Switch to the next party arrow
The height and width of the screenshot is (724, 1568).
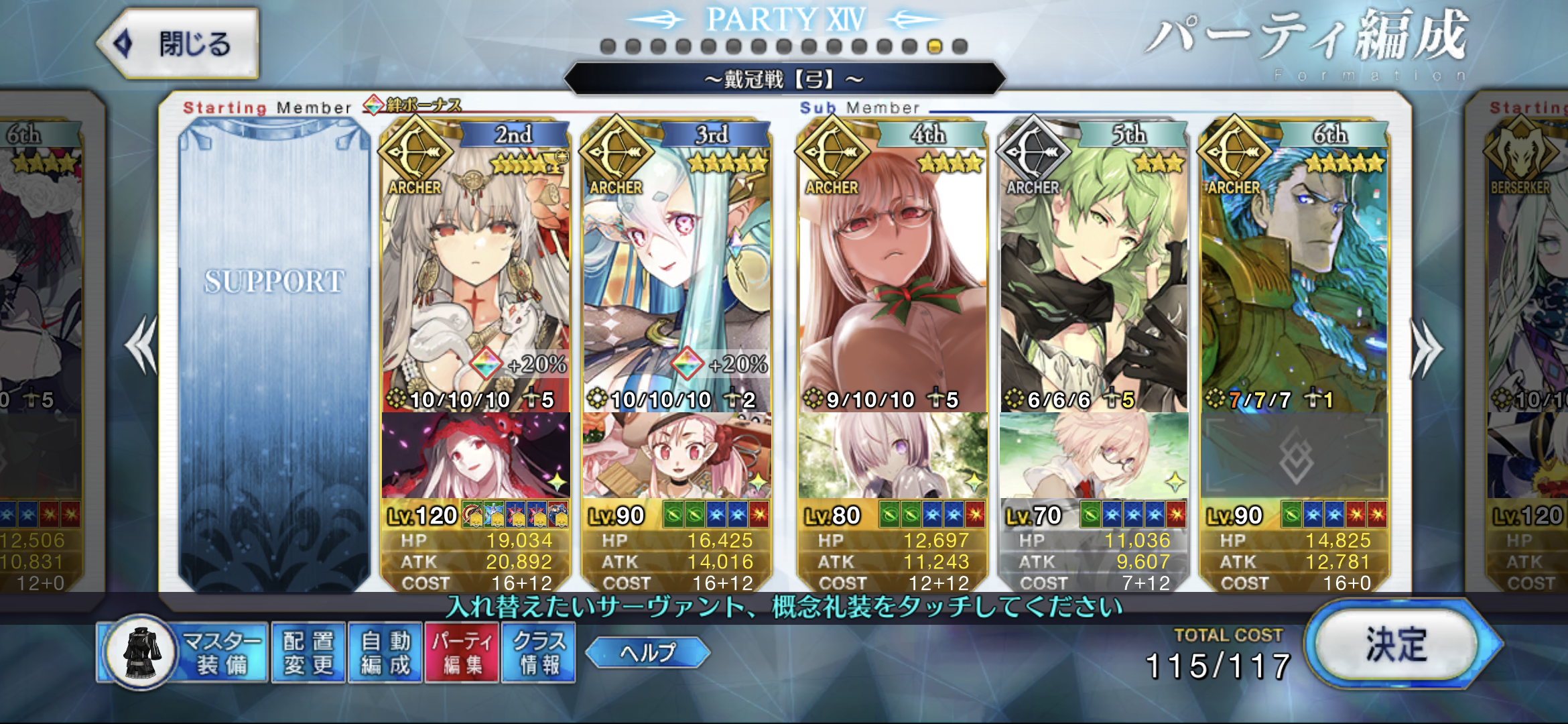coord(1427,347)
